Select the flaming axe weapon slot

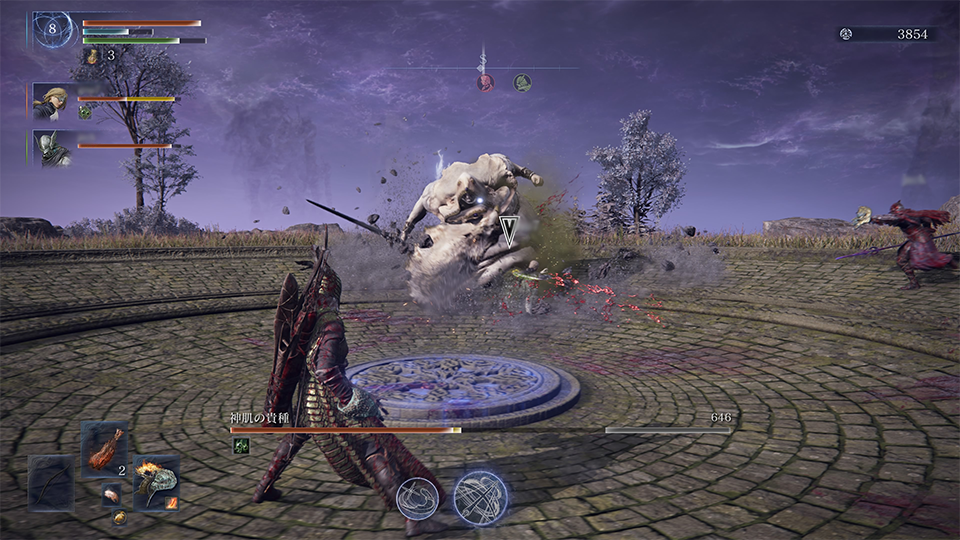[156, 483]
